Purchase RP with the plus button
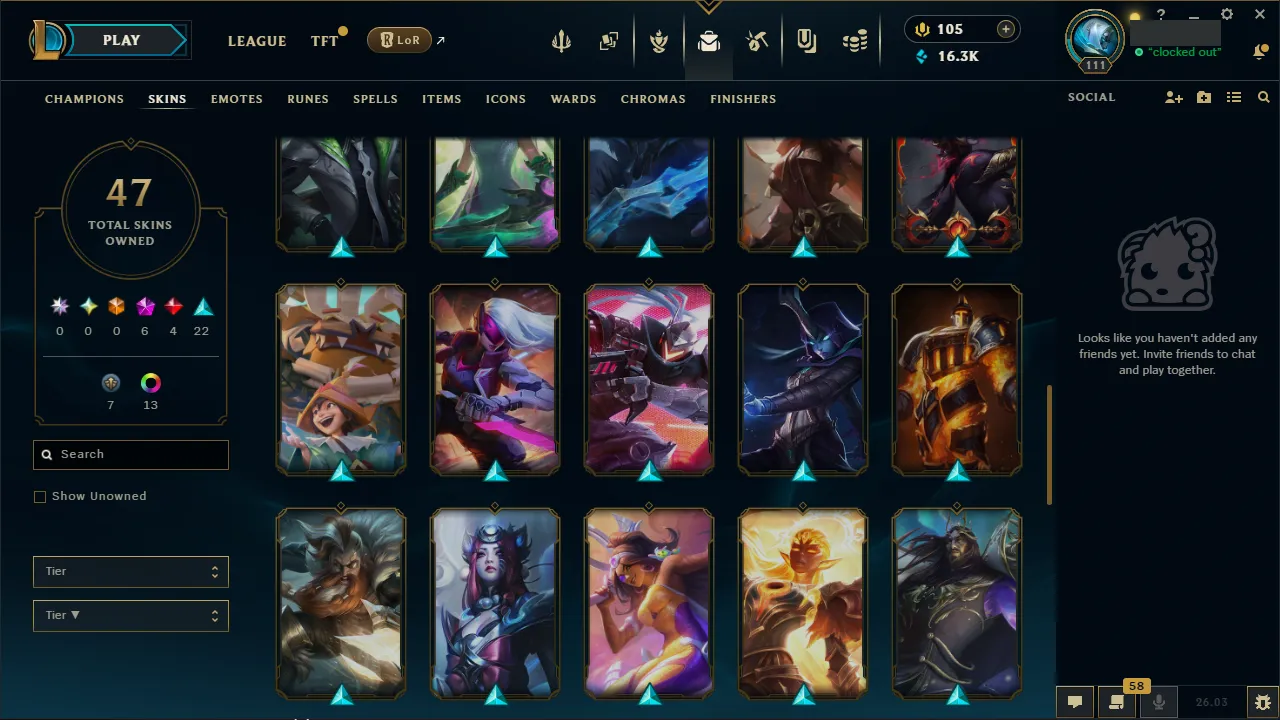The width and height of the screenshot is (1280, 720). tap(1005, 29)
